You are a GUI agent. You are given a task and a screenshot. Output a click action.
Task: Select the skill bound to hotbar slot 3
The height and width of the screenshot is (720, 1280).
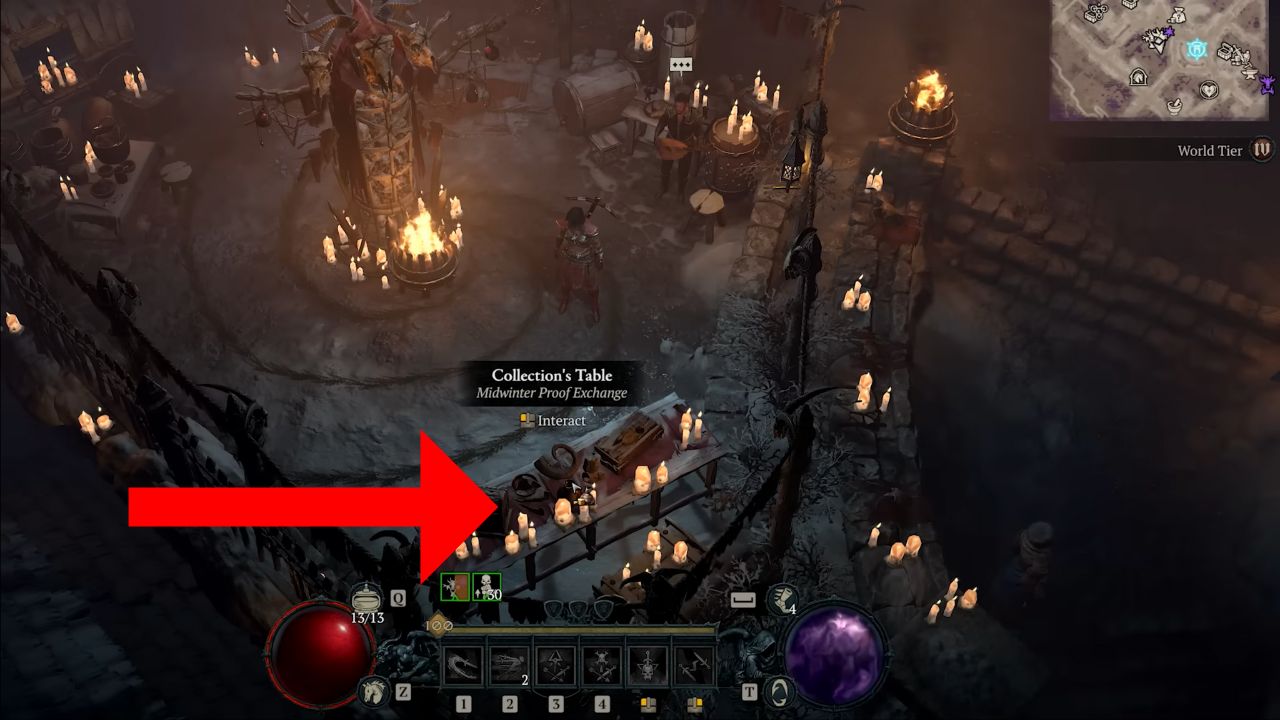pyautogui.click(x=556, y=665)
